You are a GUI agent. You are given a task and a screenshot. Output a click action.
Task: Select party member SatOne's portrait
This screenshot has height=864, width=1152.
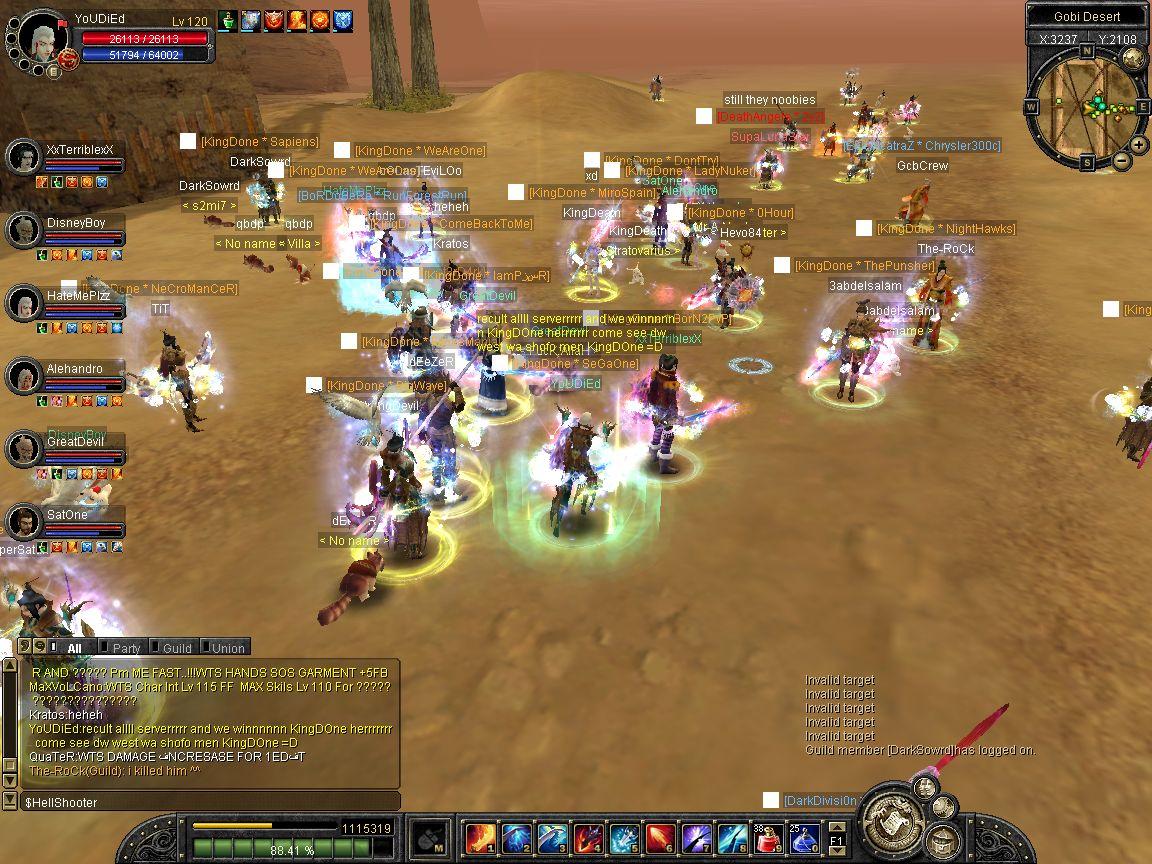[23, 522]
